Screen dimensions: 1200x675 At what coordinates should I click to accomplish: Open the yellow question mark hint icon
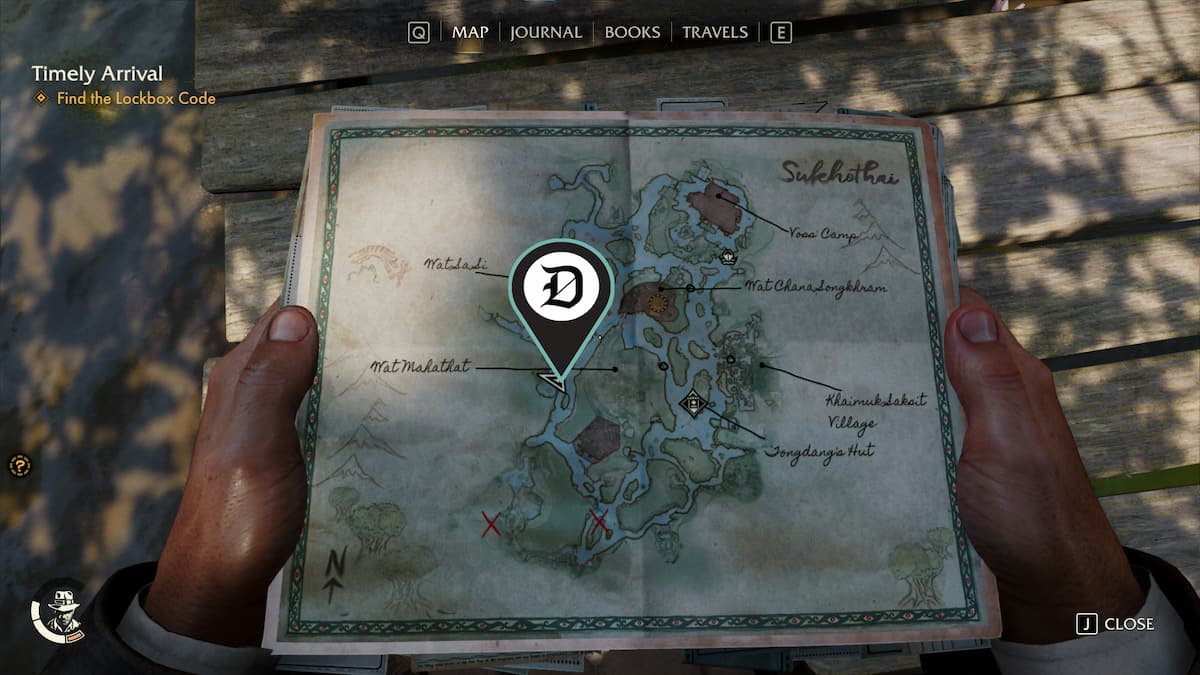(x=19, y=465)
